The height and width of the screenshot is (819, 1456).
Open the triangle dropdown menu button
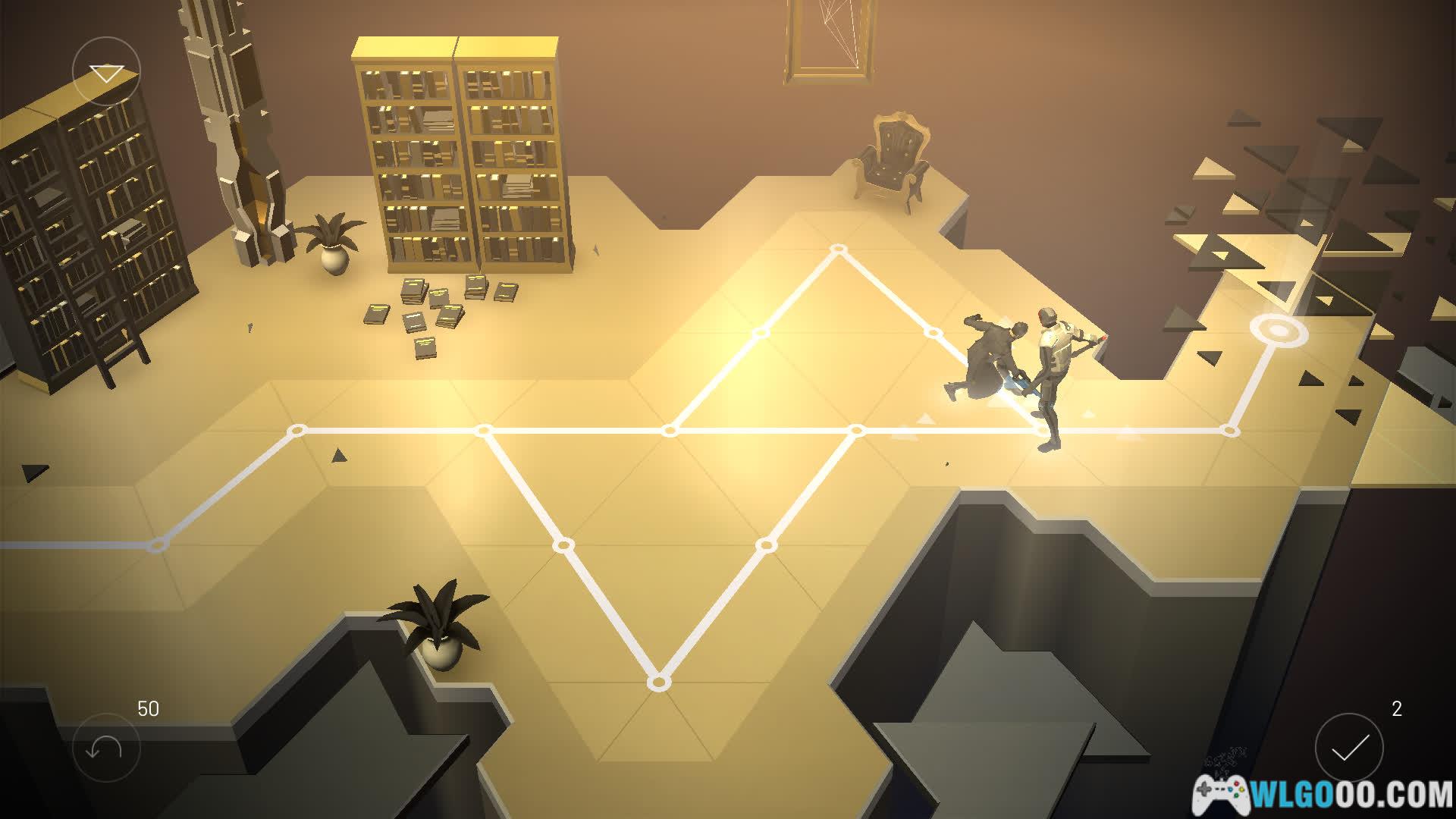(x=106, y=72)
